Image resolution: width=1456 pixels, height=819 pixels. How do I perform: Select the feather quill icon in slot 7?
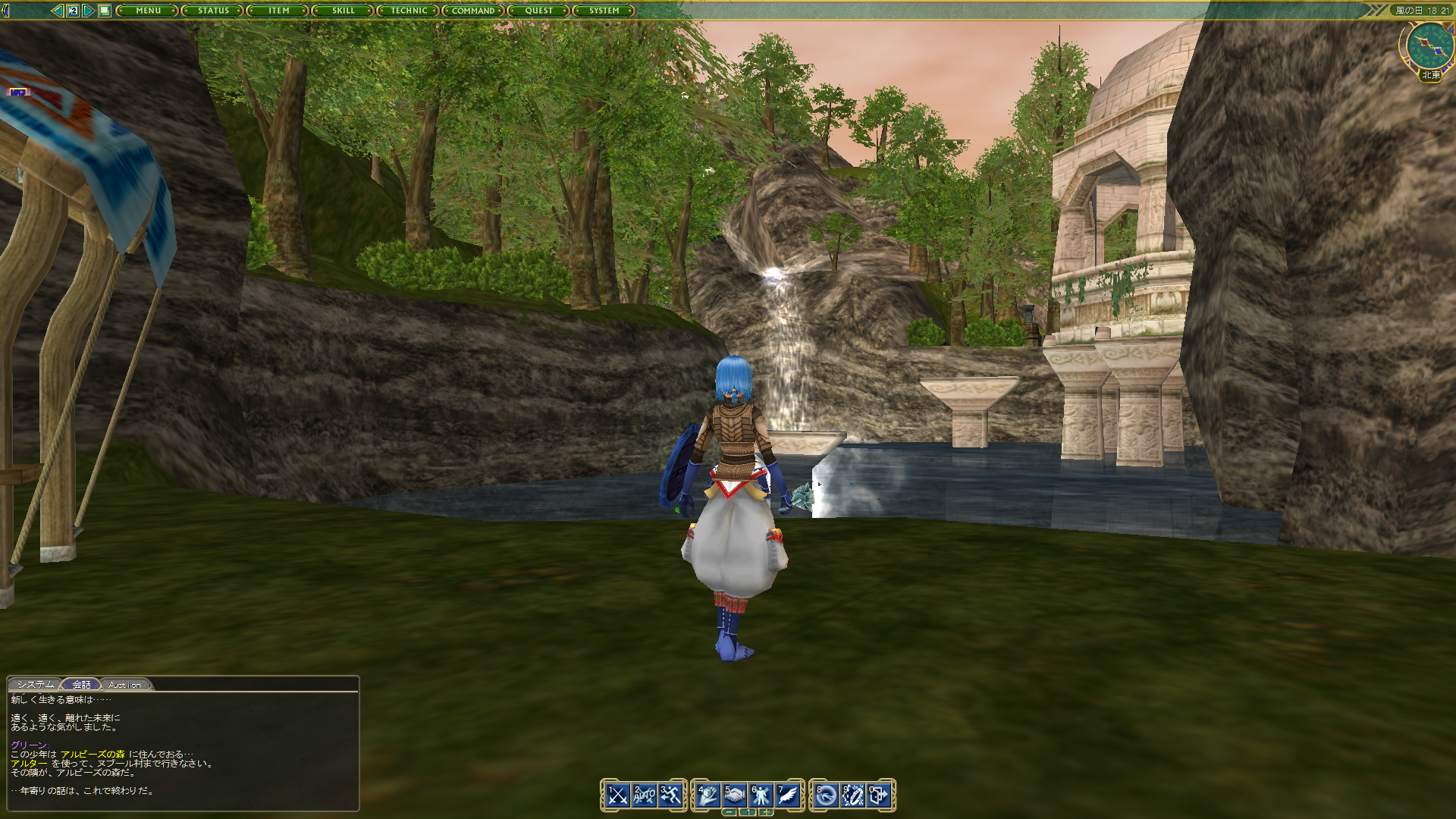(x=786, y=795)
